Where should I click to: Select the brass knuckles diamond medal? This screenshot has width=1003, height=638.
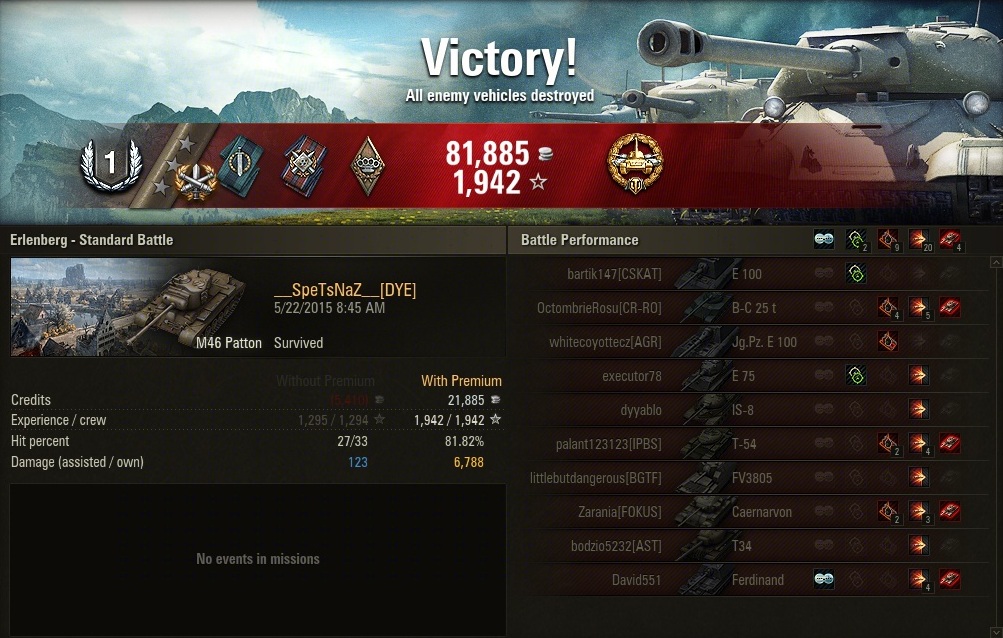(x=365, y=165)
